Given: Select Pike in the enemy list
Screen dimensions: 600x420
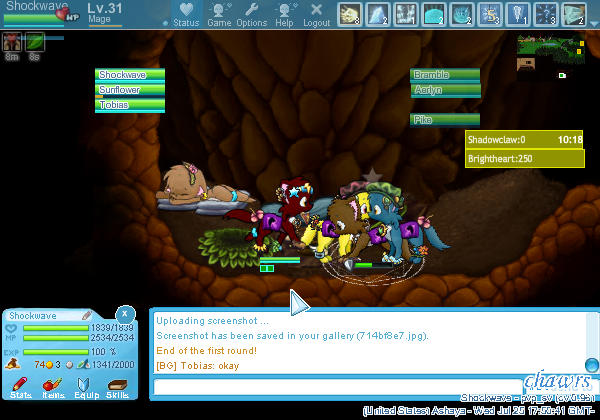Looking at the screenshot, I should pyautogui.click(x=446, y=120).
